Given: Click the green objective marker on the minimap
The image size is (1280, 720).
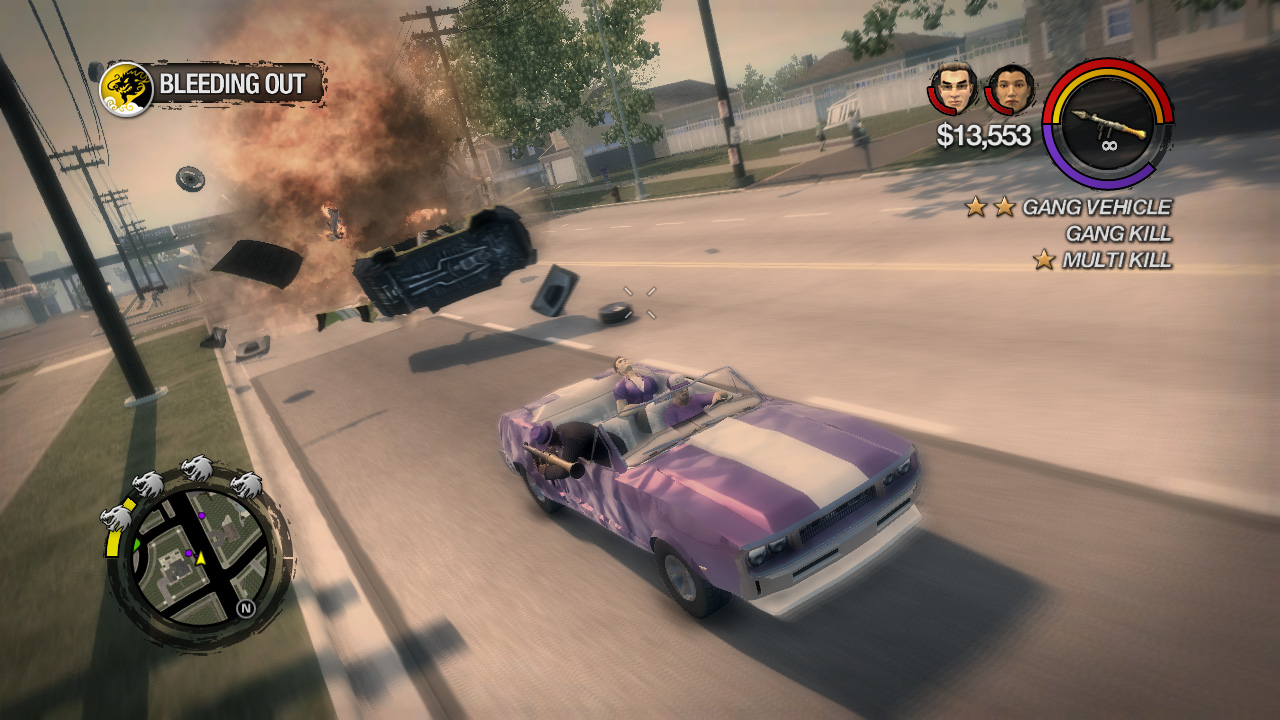Looking at the screenshot, I should point(137,545).
